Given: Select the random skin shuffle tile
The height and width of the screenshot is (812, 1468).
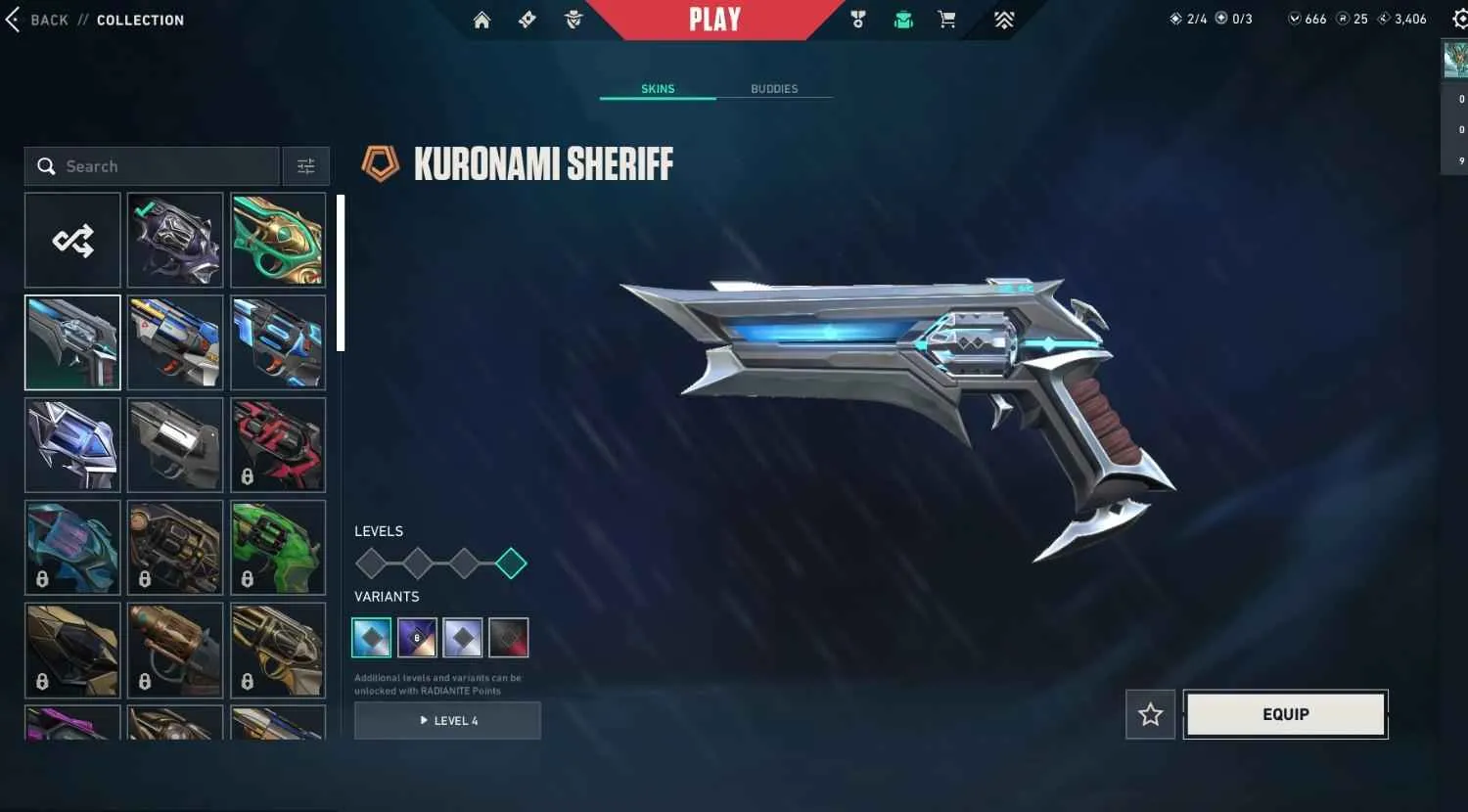Looking at the screenshot, I should pos(71,240).
